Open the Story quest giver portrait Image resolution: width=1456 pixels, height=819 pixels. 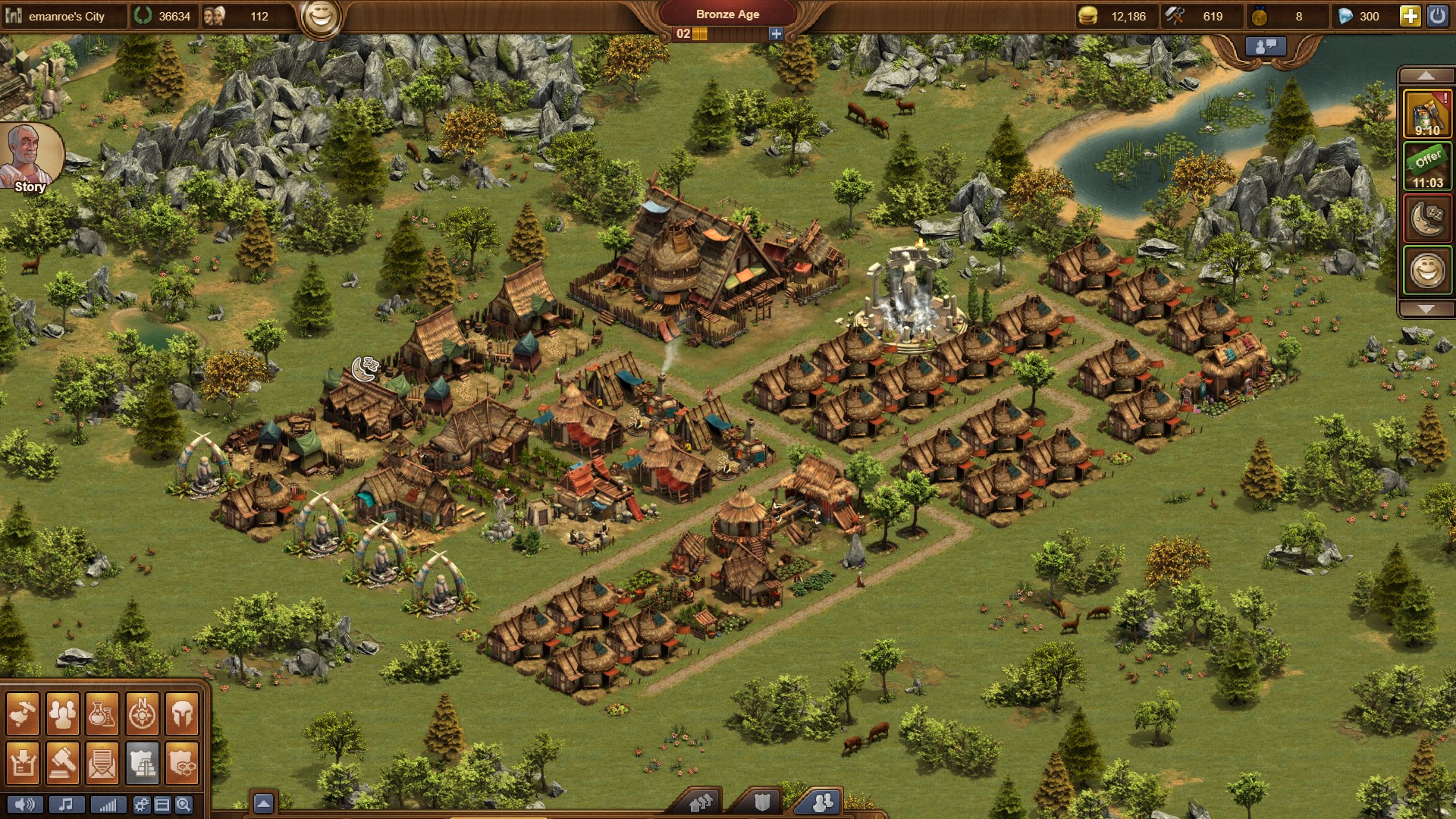30,157
